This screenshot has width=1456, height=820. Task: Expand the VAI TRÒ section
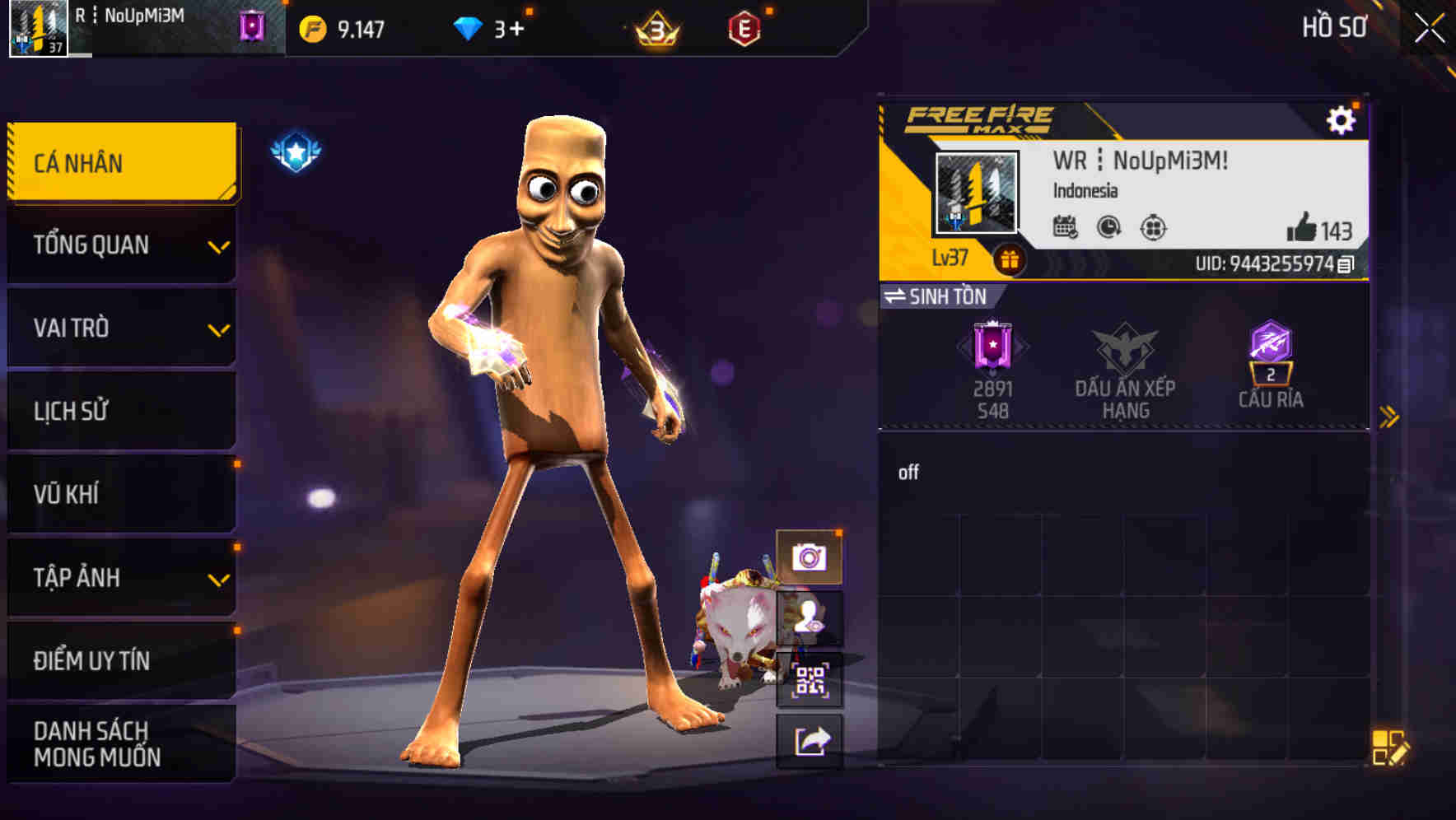[x=120, y=328]
